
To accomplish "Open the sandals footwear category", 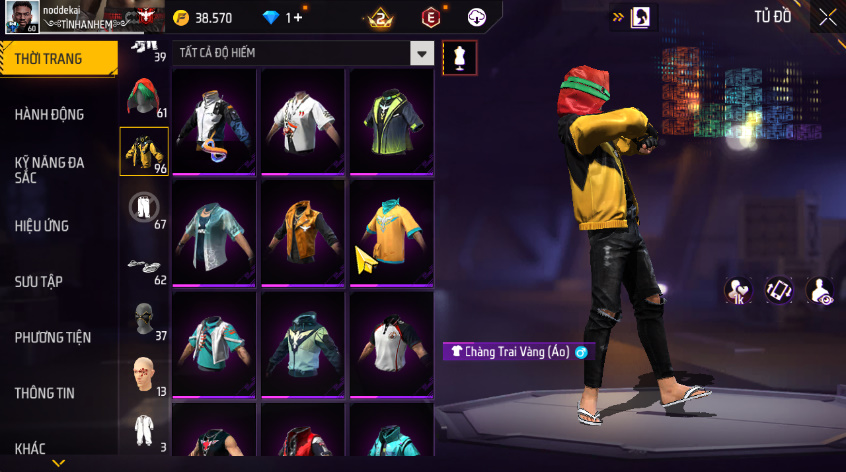I will pos(143,264).
